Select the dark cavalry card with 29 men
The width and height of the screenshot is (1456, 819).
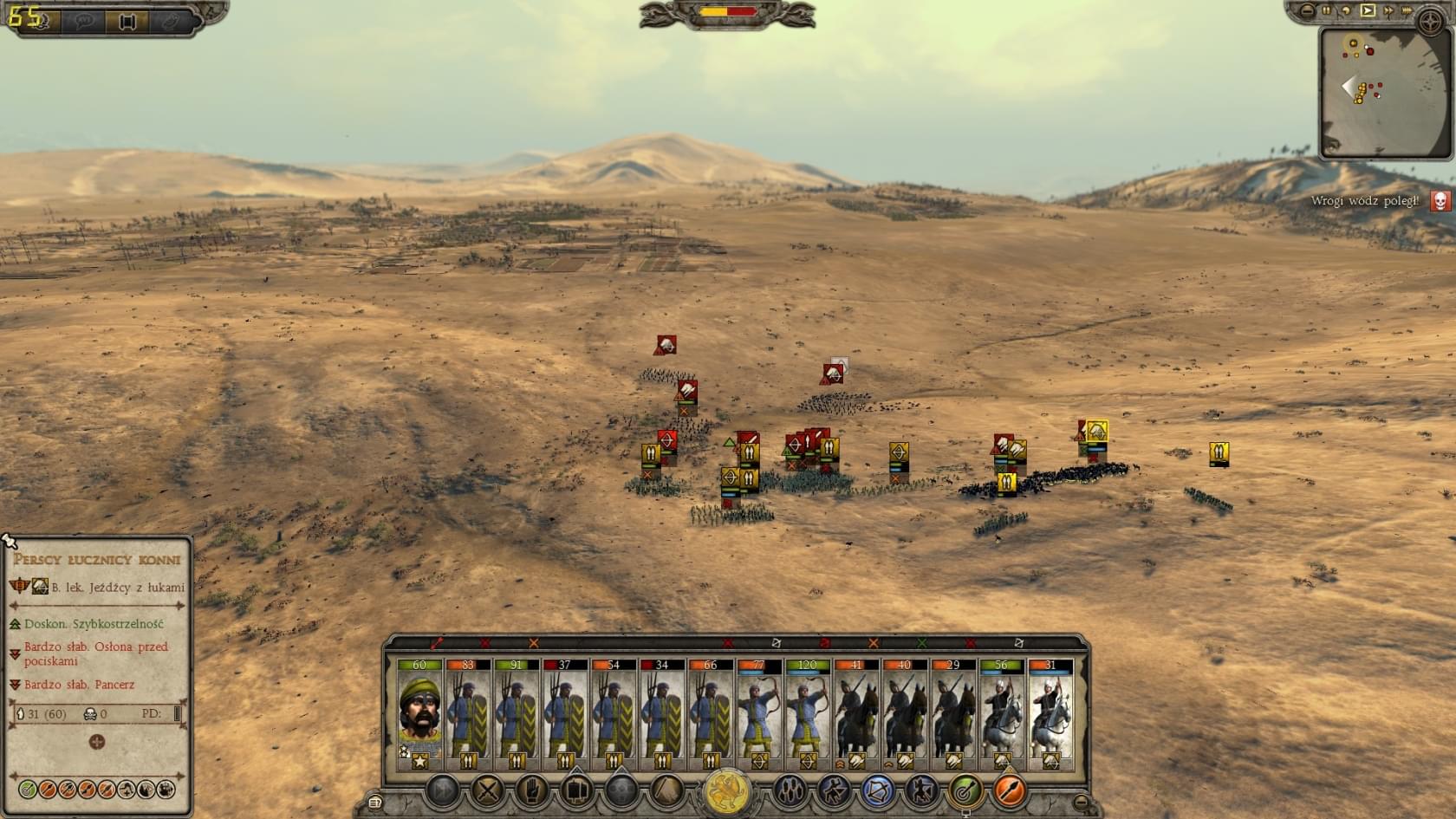pos(953,714)
